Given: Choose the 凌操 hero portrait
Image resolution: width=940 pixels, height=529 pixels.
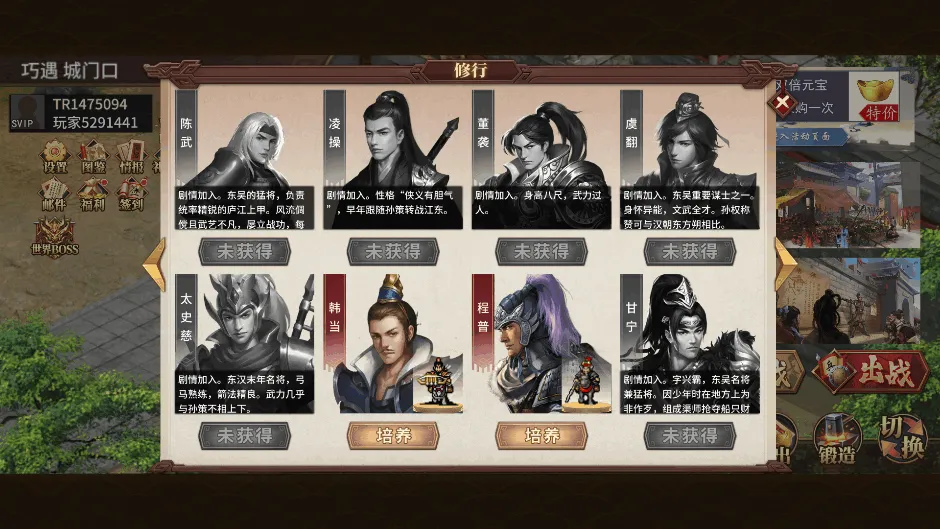Looking at the screenshot, I should pos(393,160).
